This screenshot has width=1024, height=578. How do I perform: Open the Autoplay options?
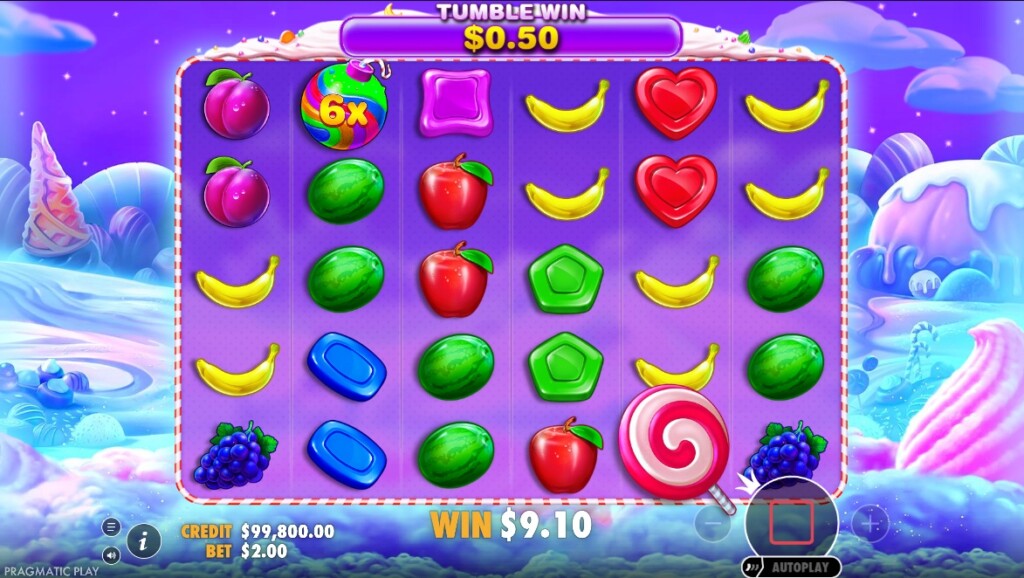[790, 567]
